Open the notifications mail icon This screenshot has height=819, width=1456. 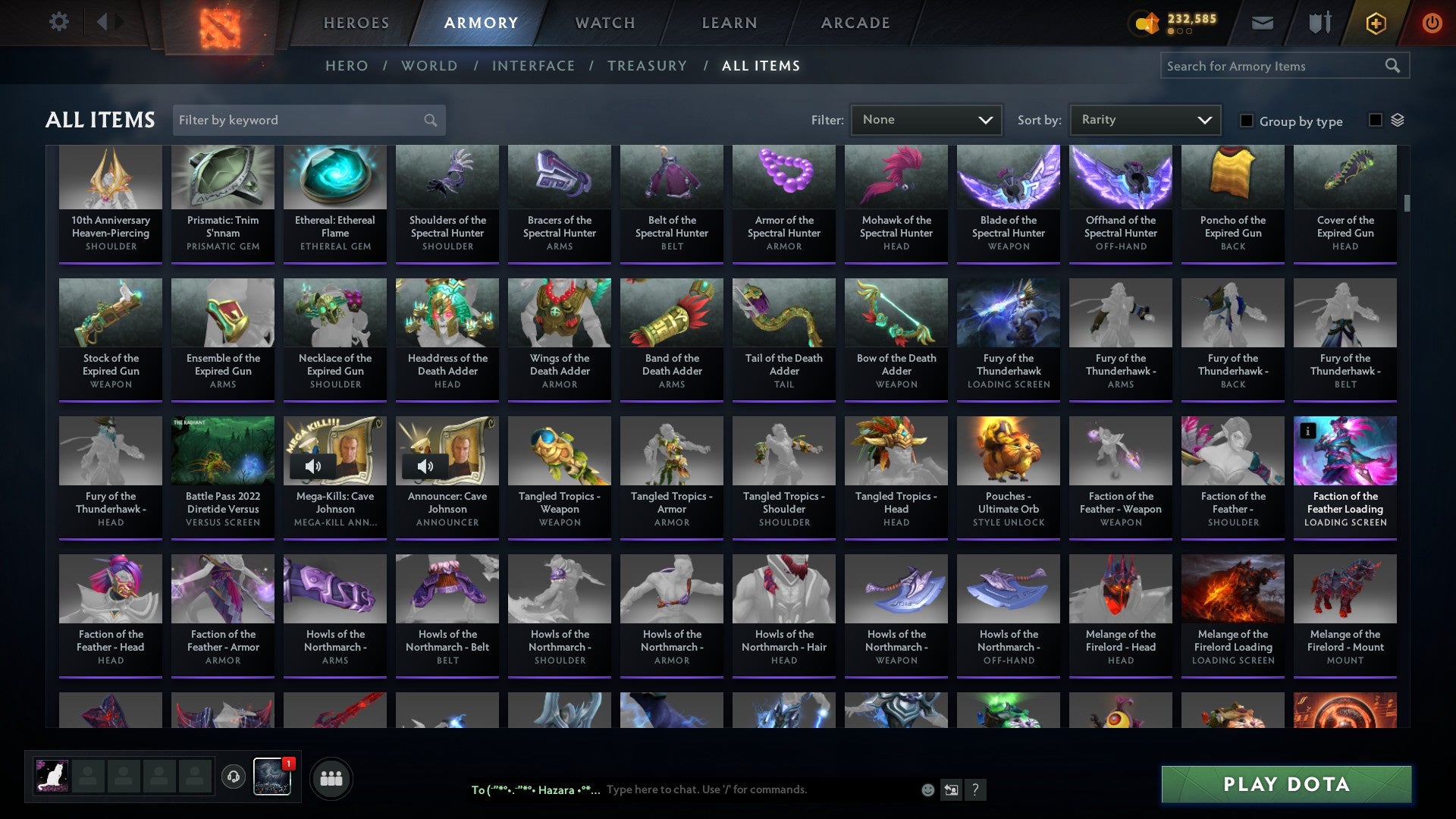[x=1262, y=24]
